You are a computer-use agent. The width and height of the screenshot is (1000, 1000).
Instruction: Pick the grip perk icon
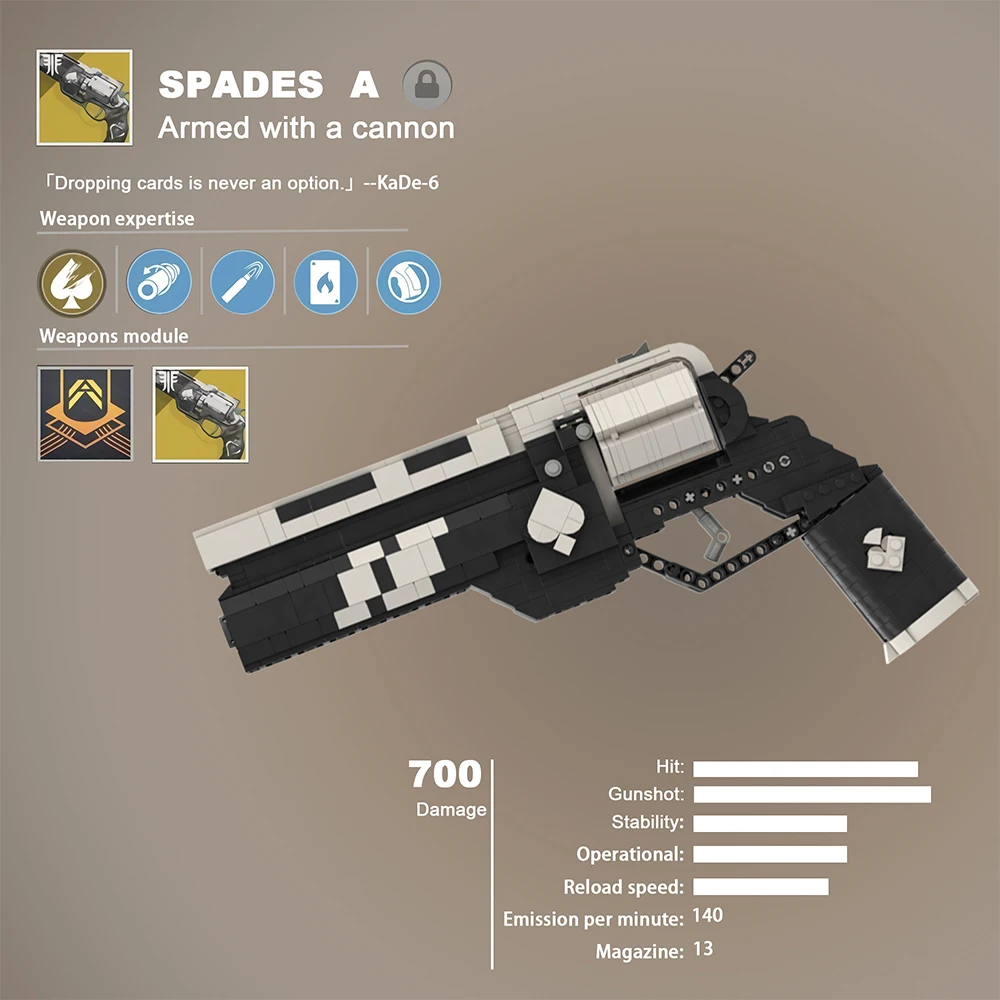coord(408,282)
